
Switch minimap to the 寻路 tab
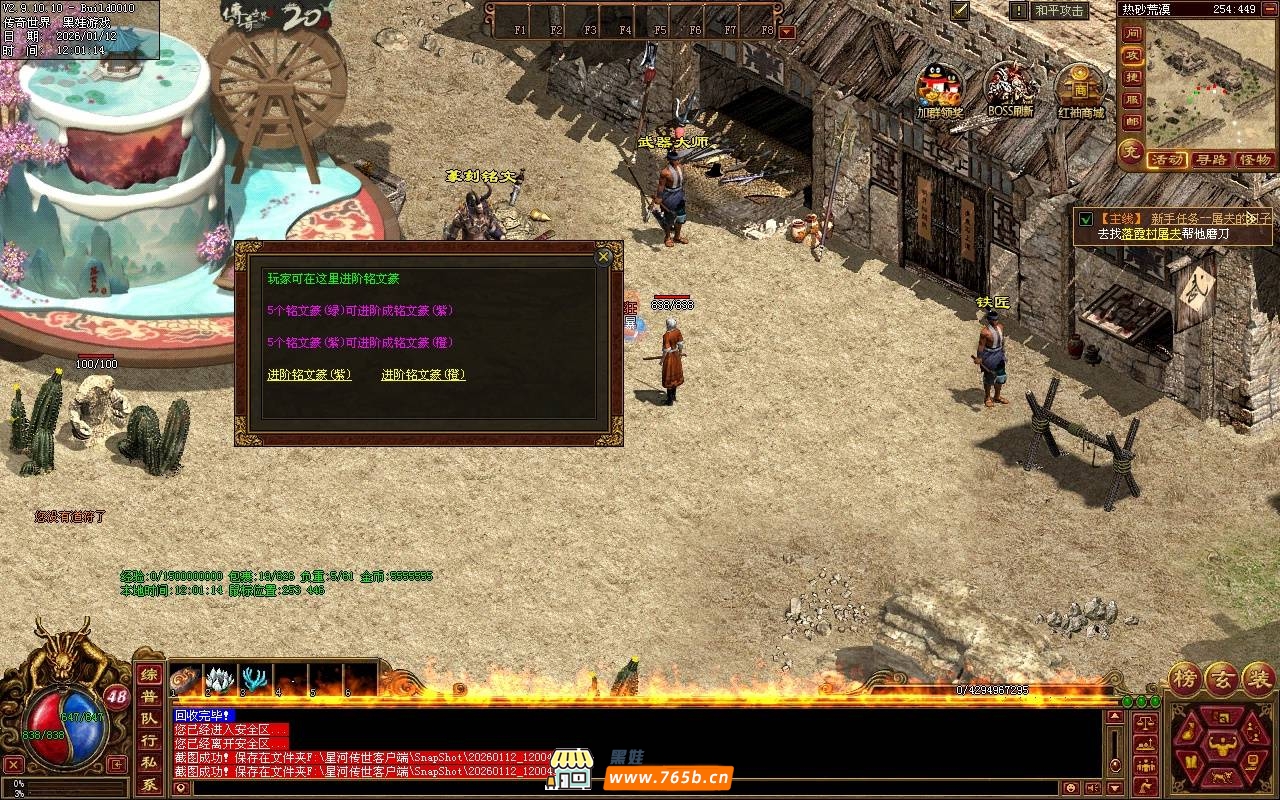tap(1211, 160)
